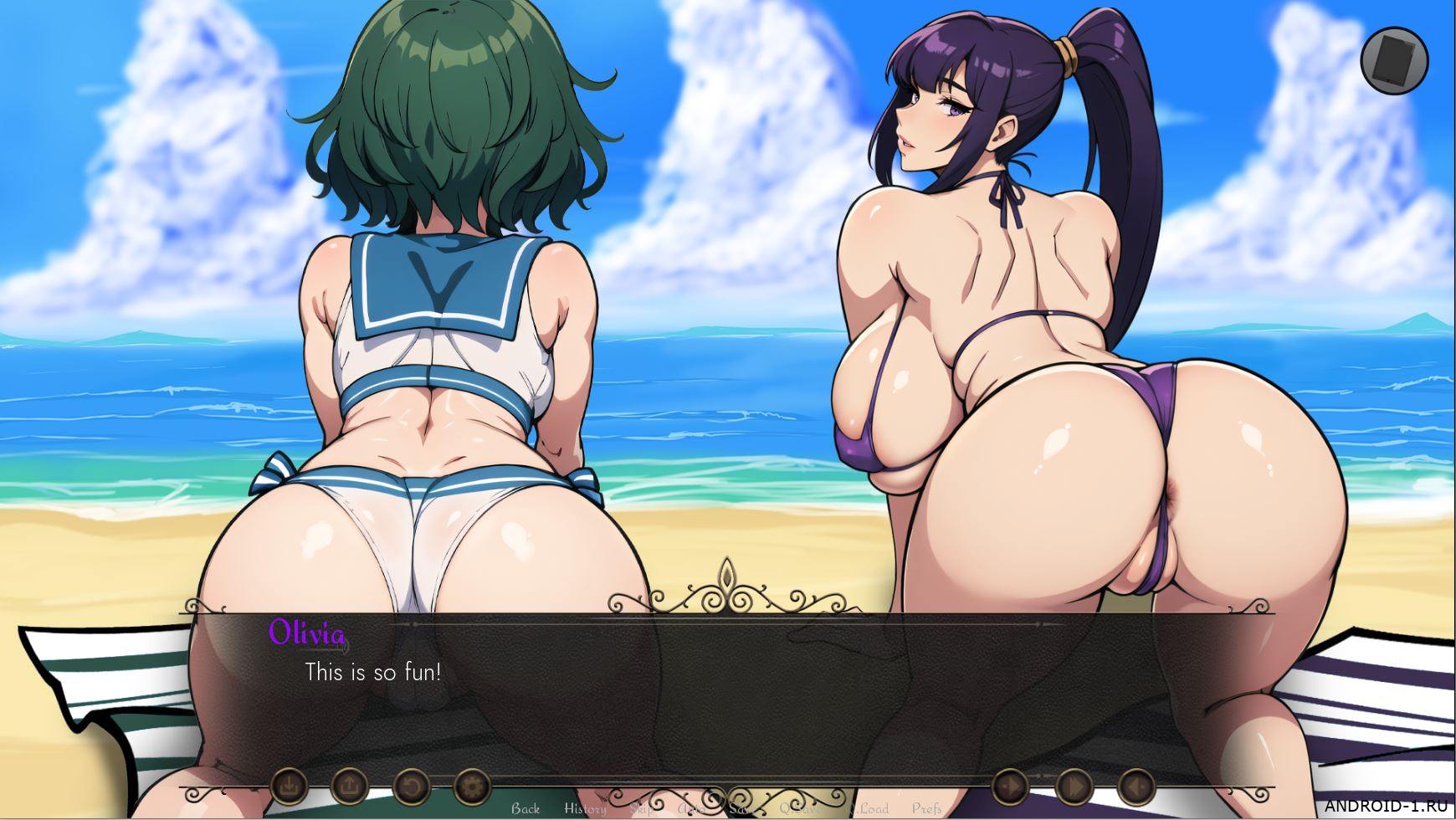Open the History log

(x=585, y=808)
